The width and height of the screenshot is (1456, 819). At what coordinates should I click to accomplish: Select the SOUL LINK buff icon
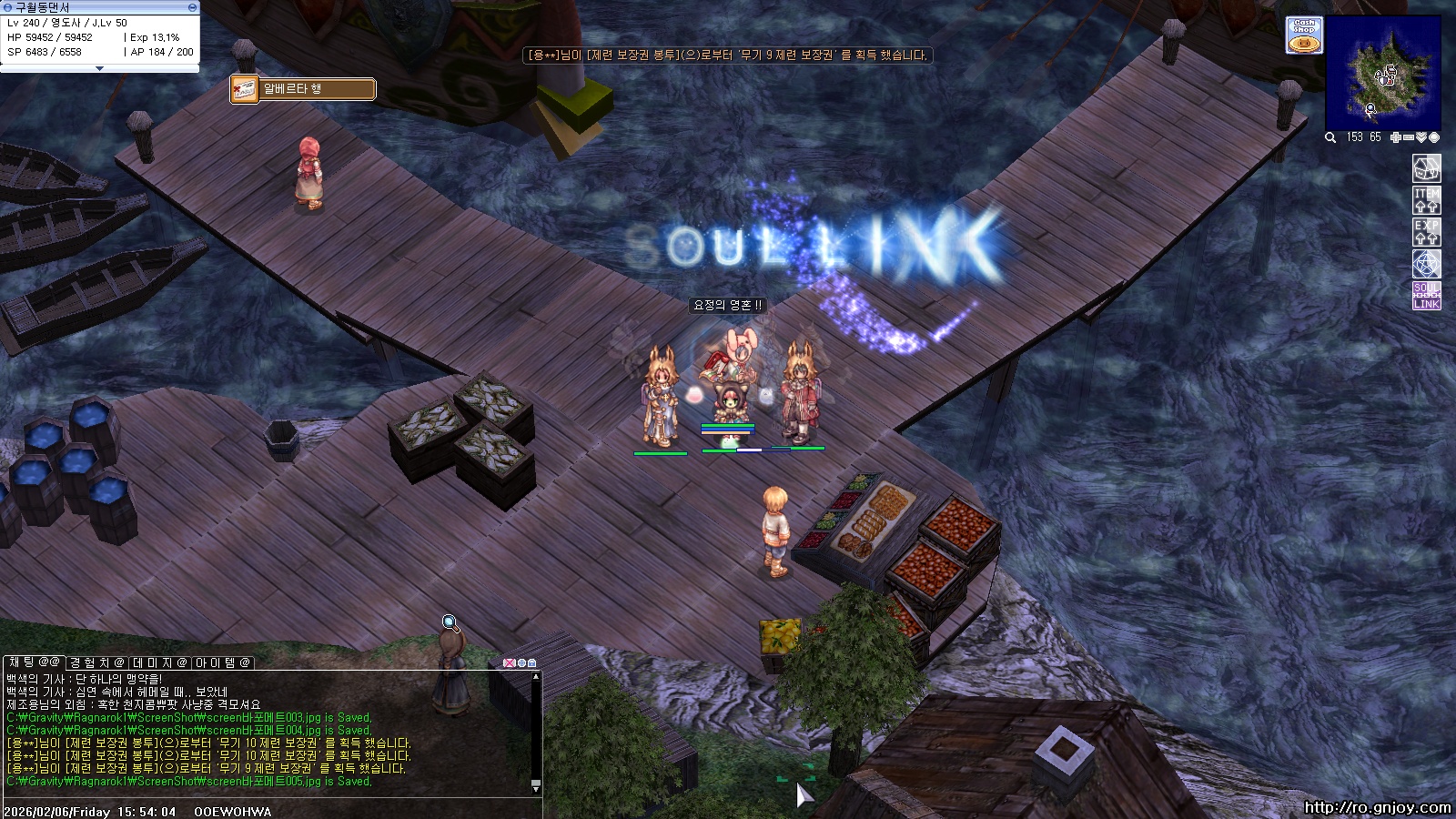click(x=1426, y=296)
